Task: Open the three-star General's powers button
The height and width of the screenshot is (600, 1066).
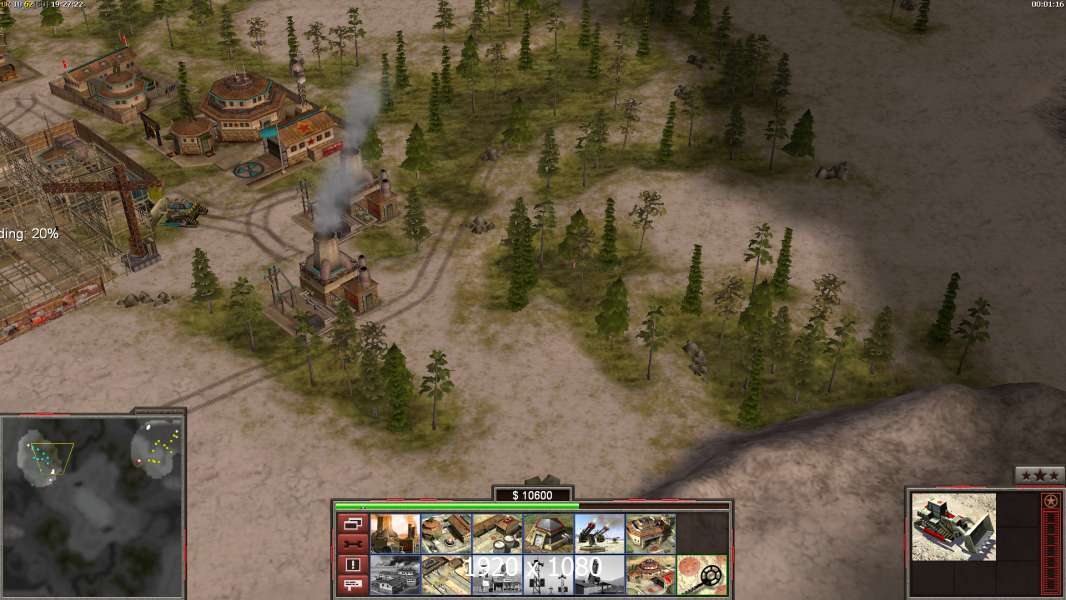Action: pyautogui.click(x=1039, y=475)
